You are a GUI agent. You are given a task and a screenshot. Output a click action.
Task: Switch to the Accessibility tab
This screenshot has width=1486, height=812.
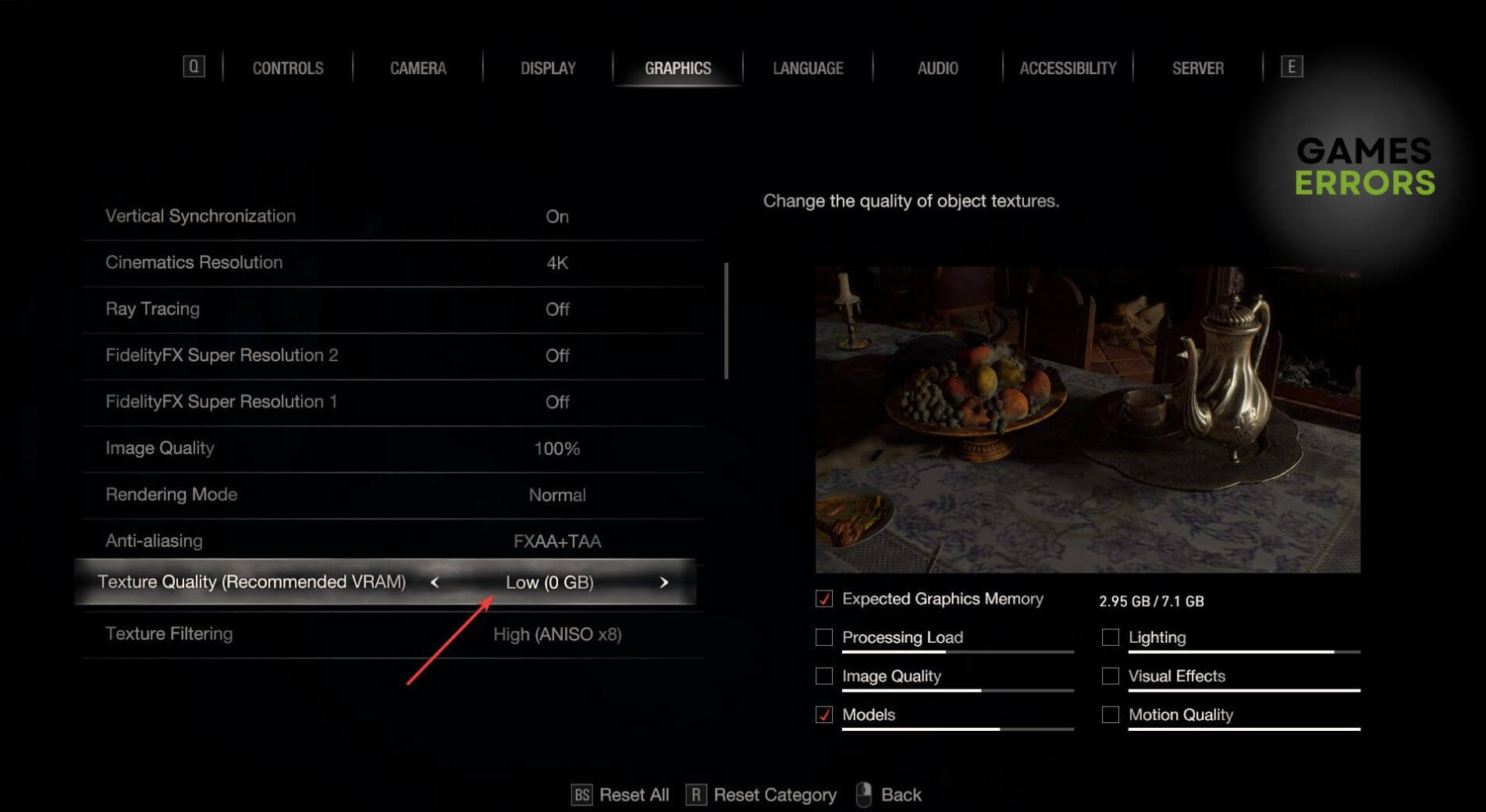tap(1068, 69)
